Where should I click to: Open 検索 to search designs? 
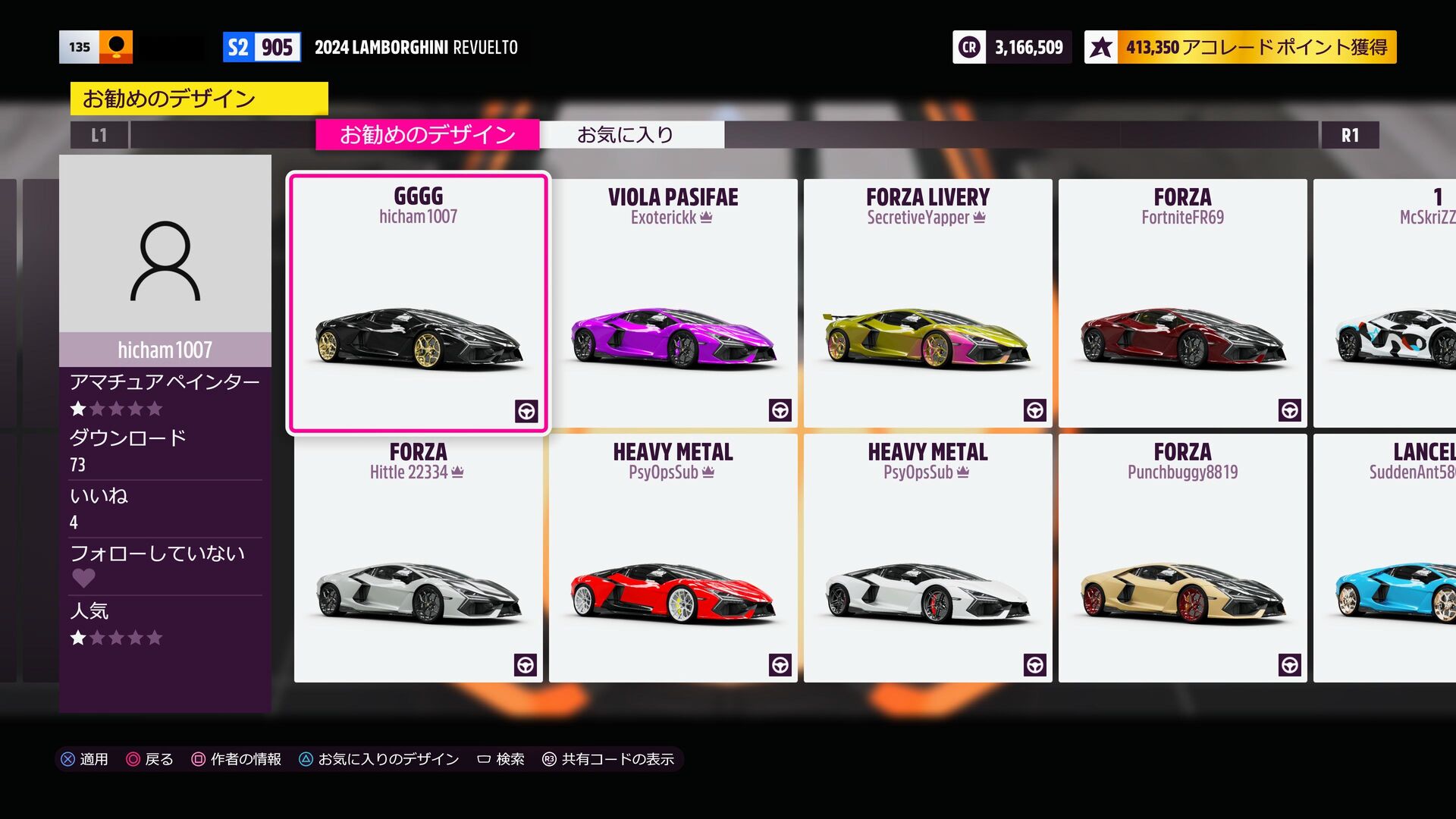click(501, 759)
